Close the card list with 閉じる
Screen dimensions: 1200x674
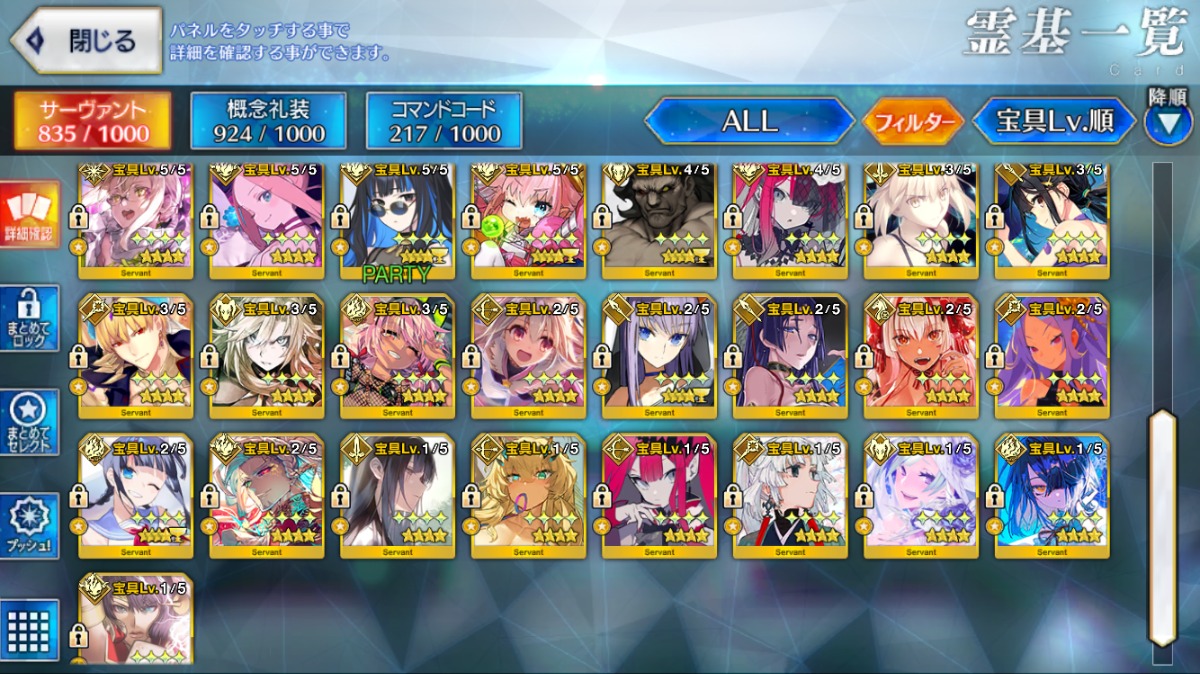(86, 41)
